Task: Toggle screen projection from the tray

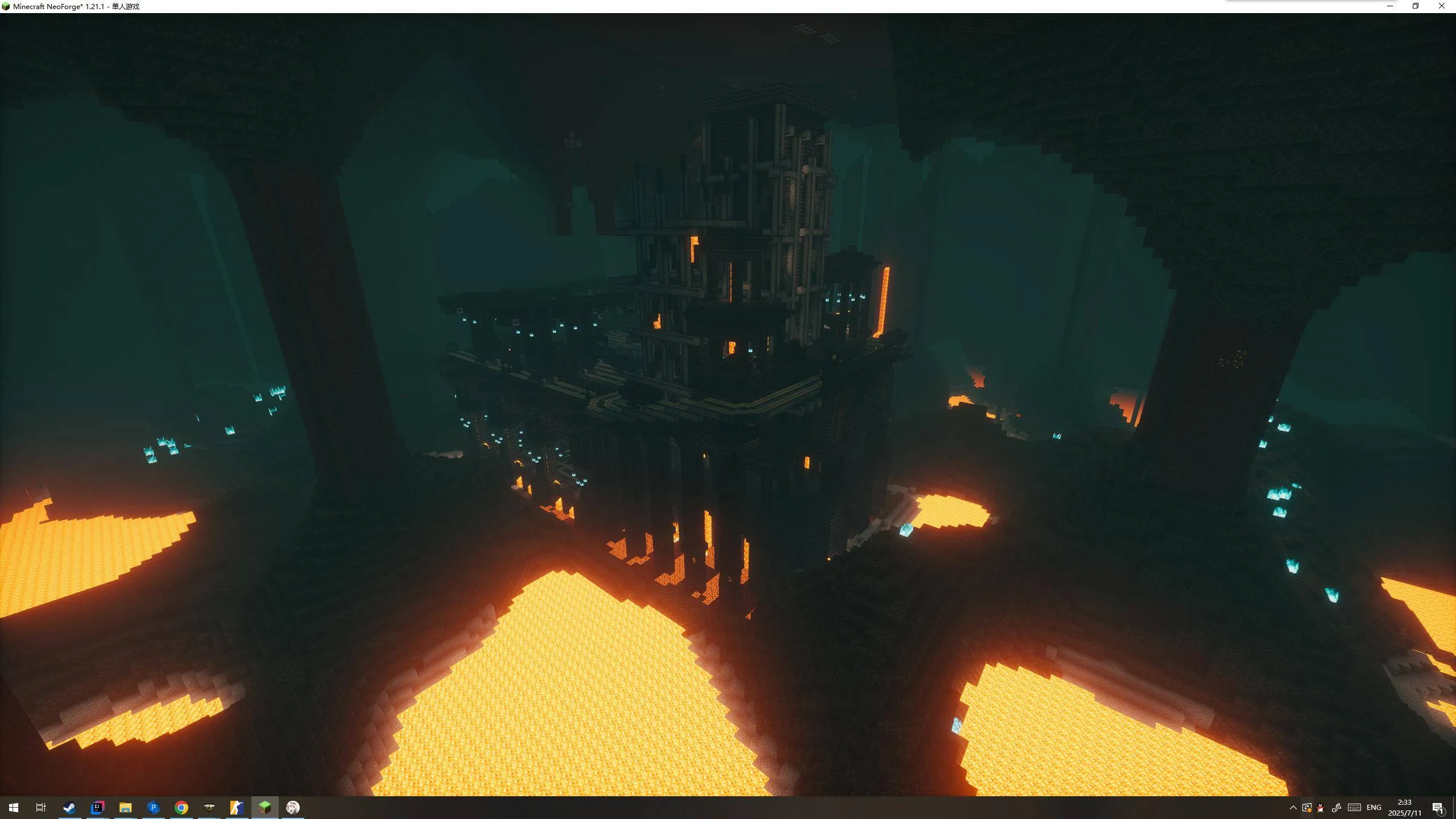Action: pyautogui.click(x=1306, y=807)
